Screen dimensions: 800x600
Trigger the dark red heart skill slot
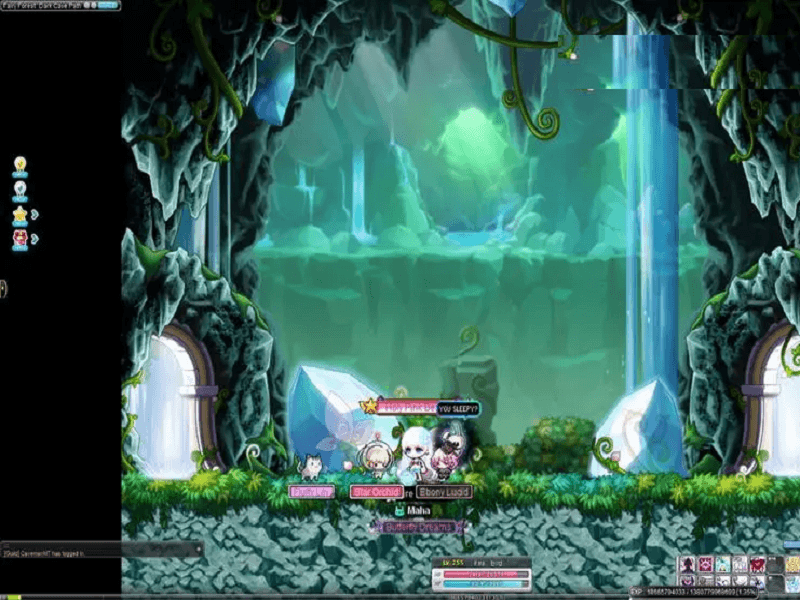tap(757, 565)
